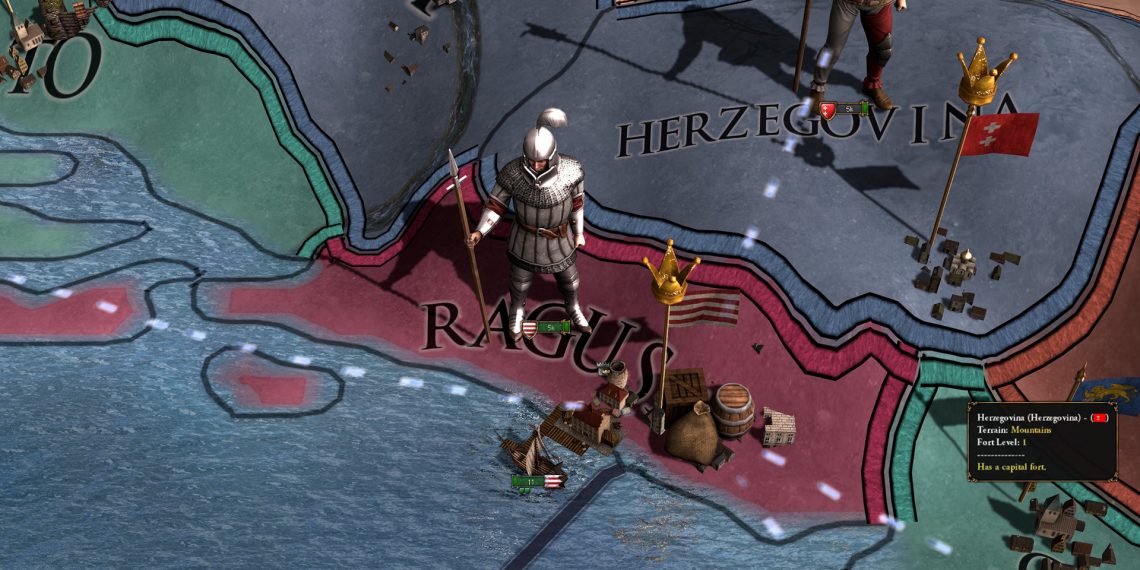This screenshot has height=570, width=1140.
Task: Select Ragusa's 5k army unit badge
Action: 546,327
